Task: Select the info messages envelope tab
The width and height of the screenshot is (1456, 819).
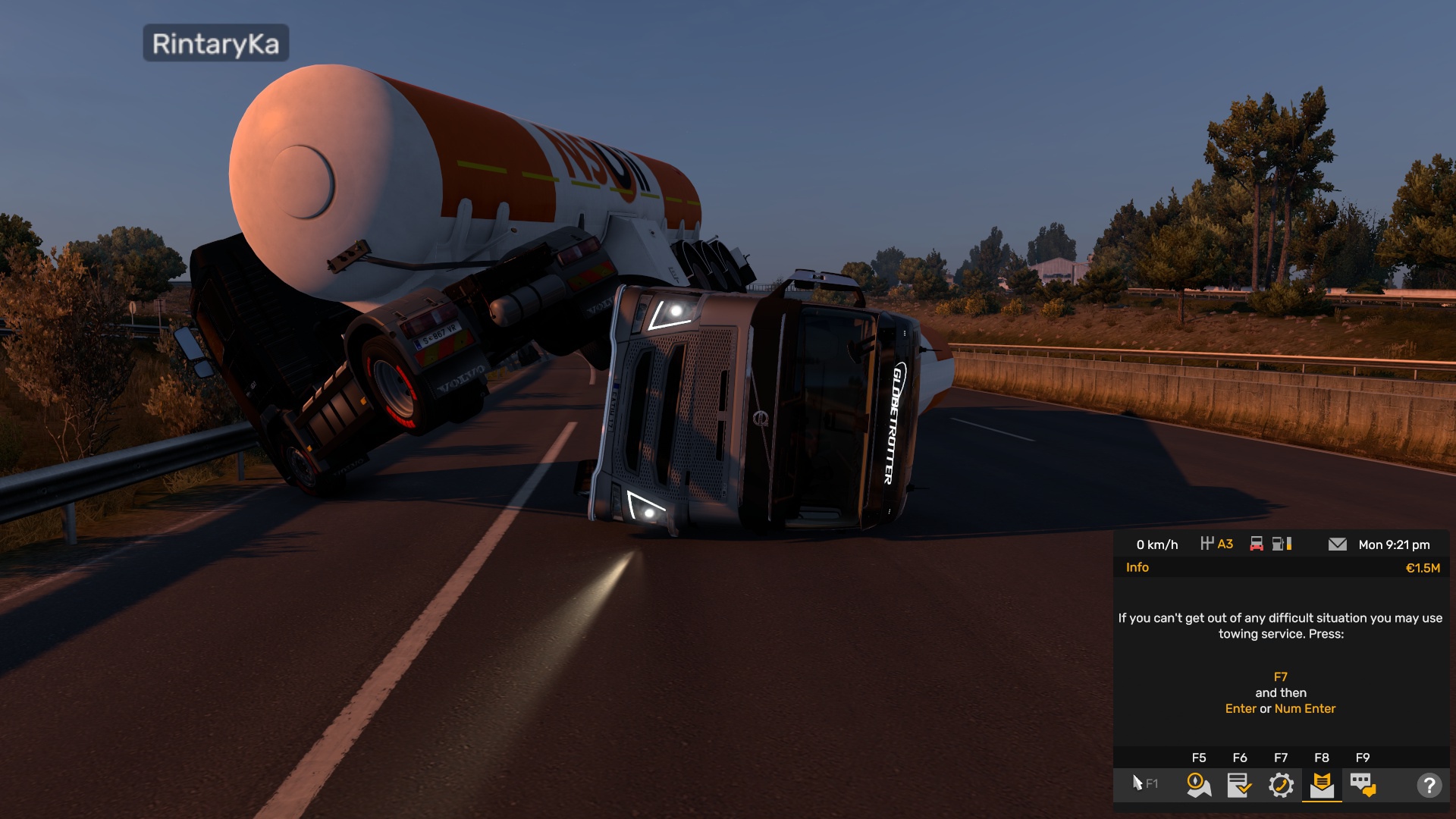Action: pos(1322,785)
